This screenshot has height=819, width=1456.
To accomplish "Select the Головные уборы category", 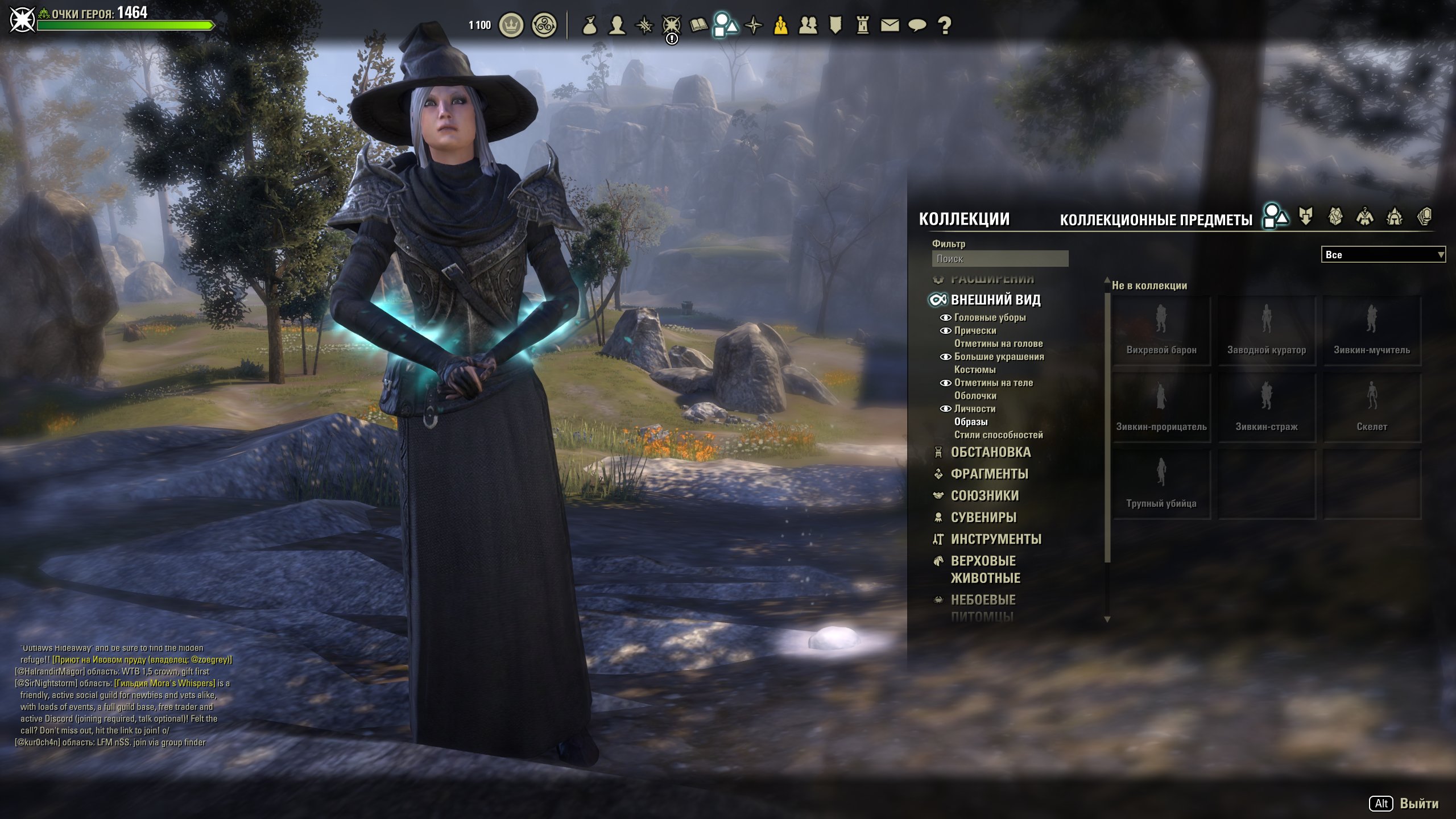I will click(990, 317).
